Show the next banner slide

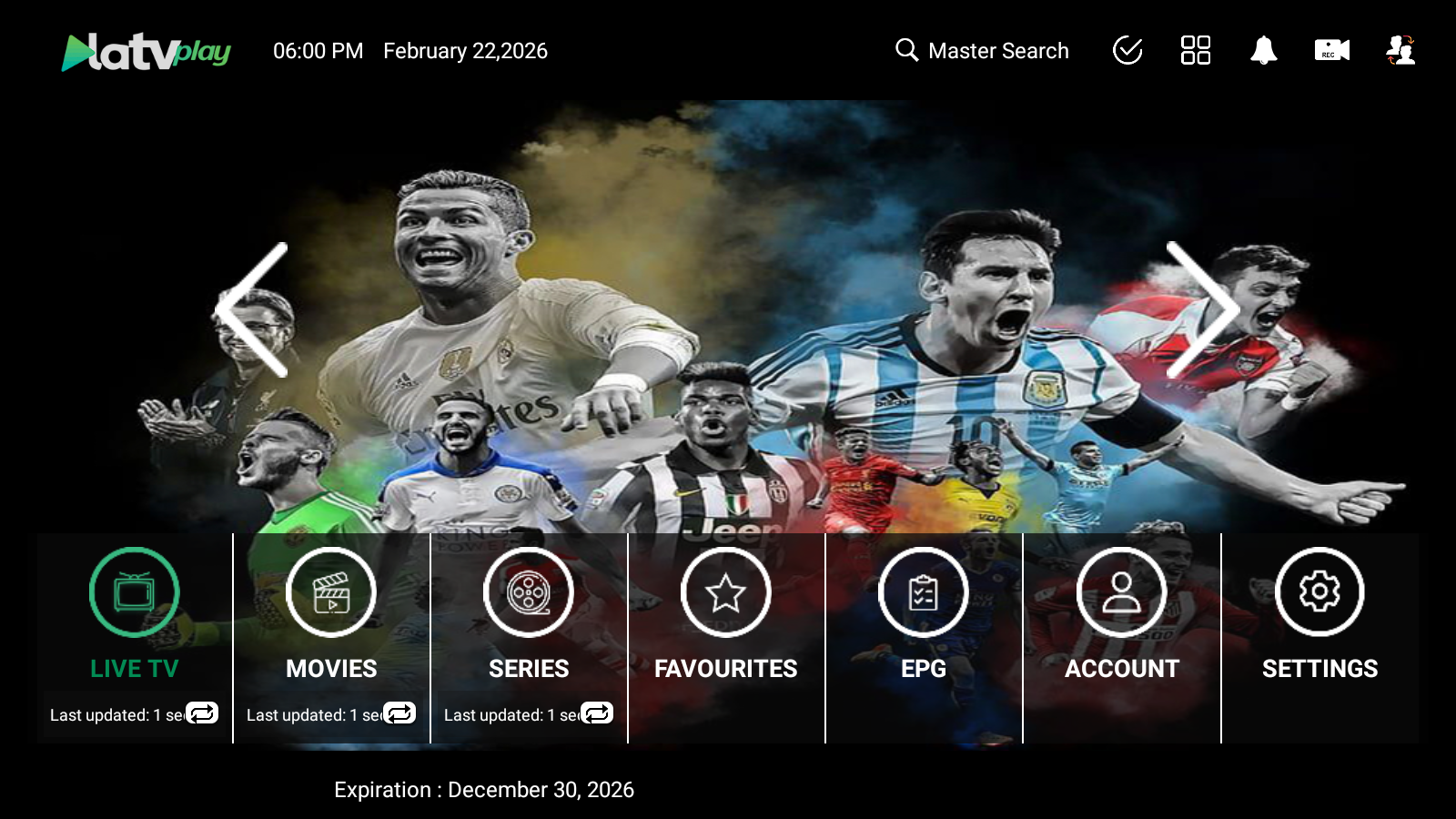pos(1202,309)
